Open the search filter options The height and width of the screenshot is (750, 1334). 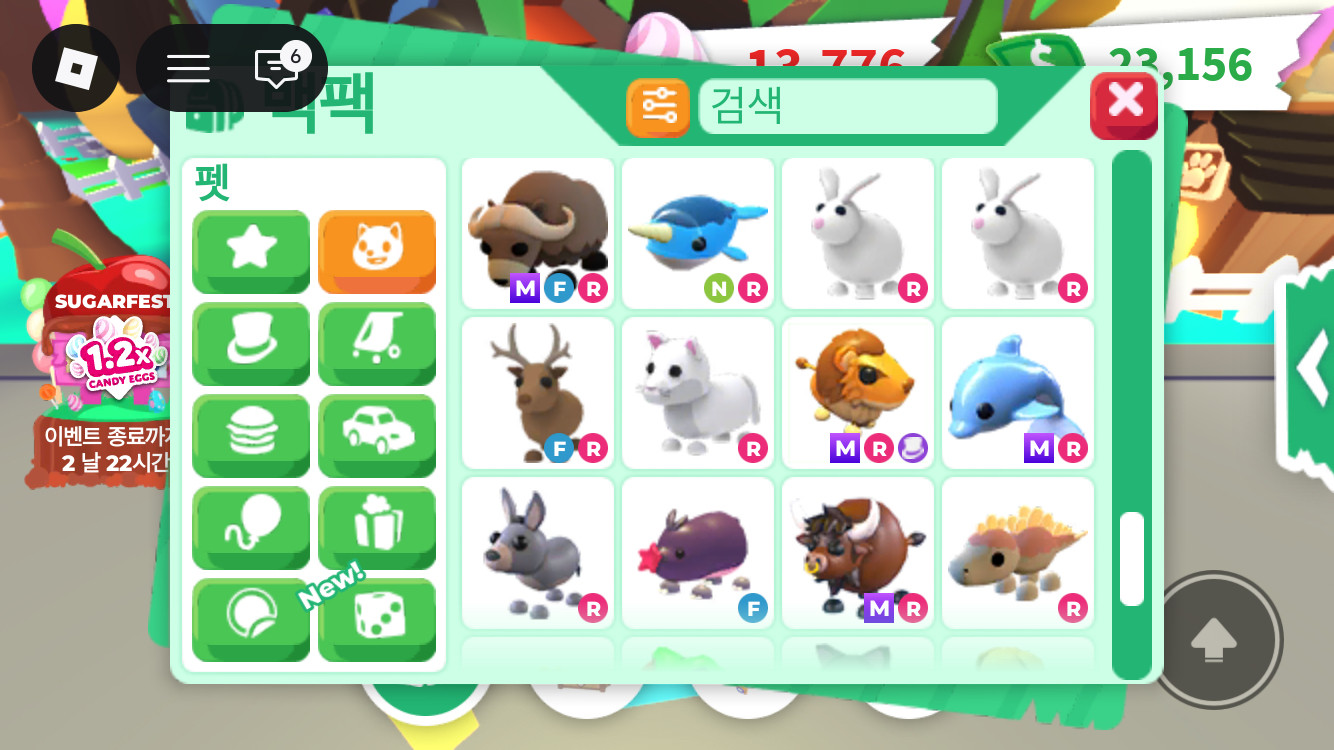[x=658, y=106]
